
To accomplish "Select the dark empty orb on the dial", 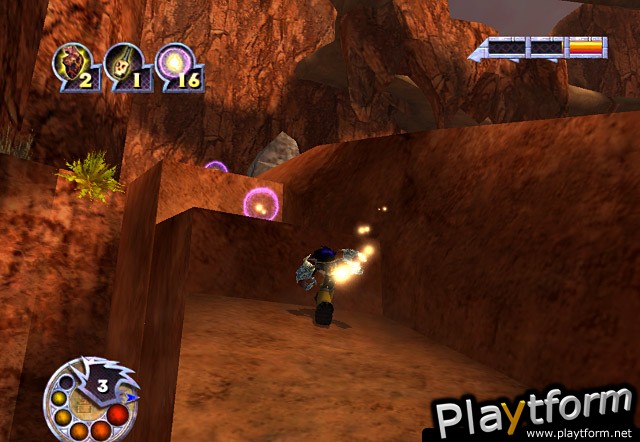I will tap(65, 382).
